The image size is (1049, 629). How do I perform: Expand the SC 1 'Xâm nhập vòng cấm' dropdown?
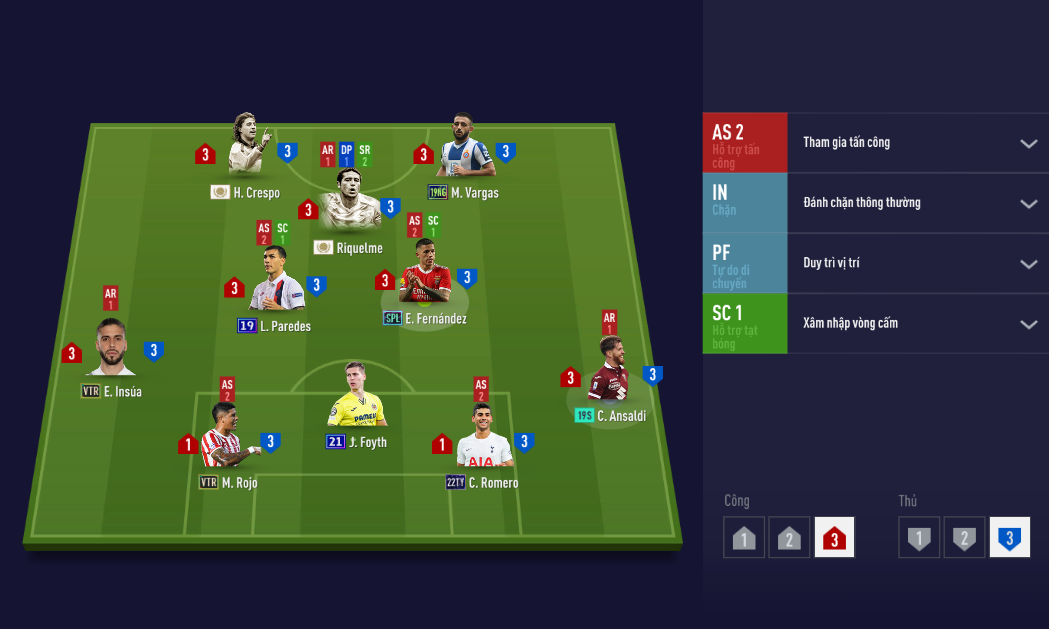(x=1028, y=324)
